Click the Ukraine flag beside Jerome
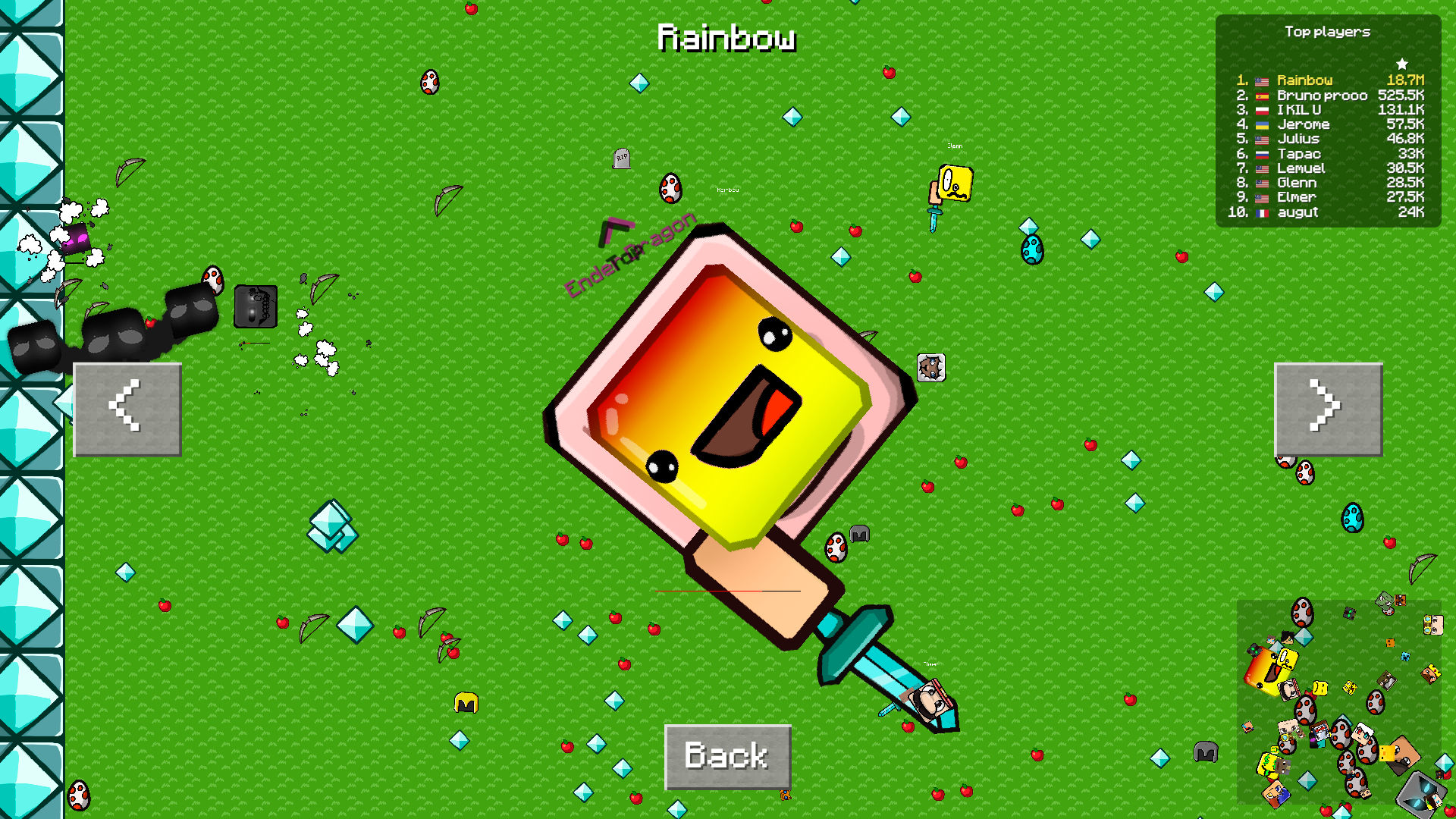The width and height of the screenshot is (1456, 819). point(1260,124)
